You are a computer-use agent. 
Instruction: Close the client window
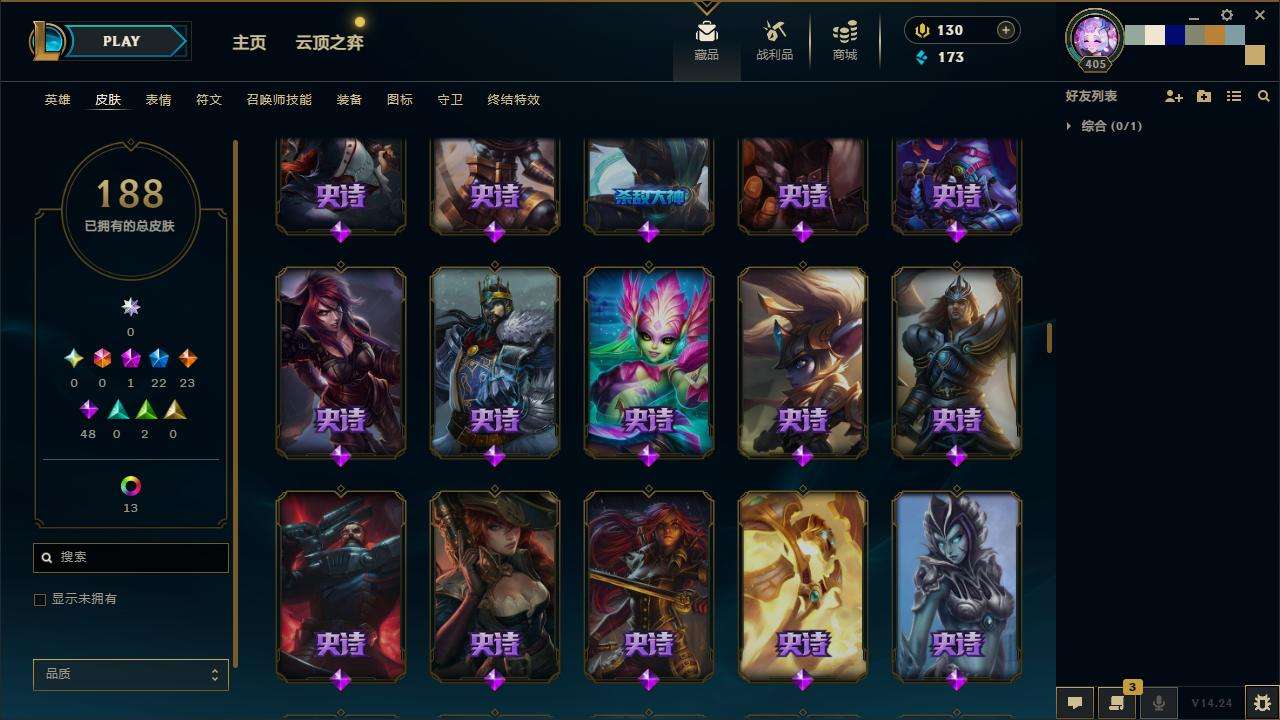coord(1260,15)
